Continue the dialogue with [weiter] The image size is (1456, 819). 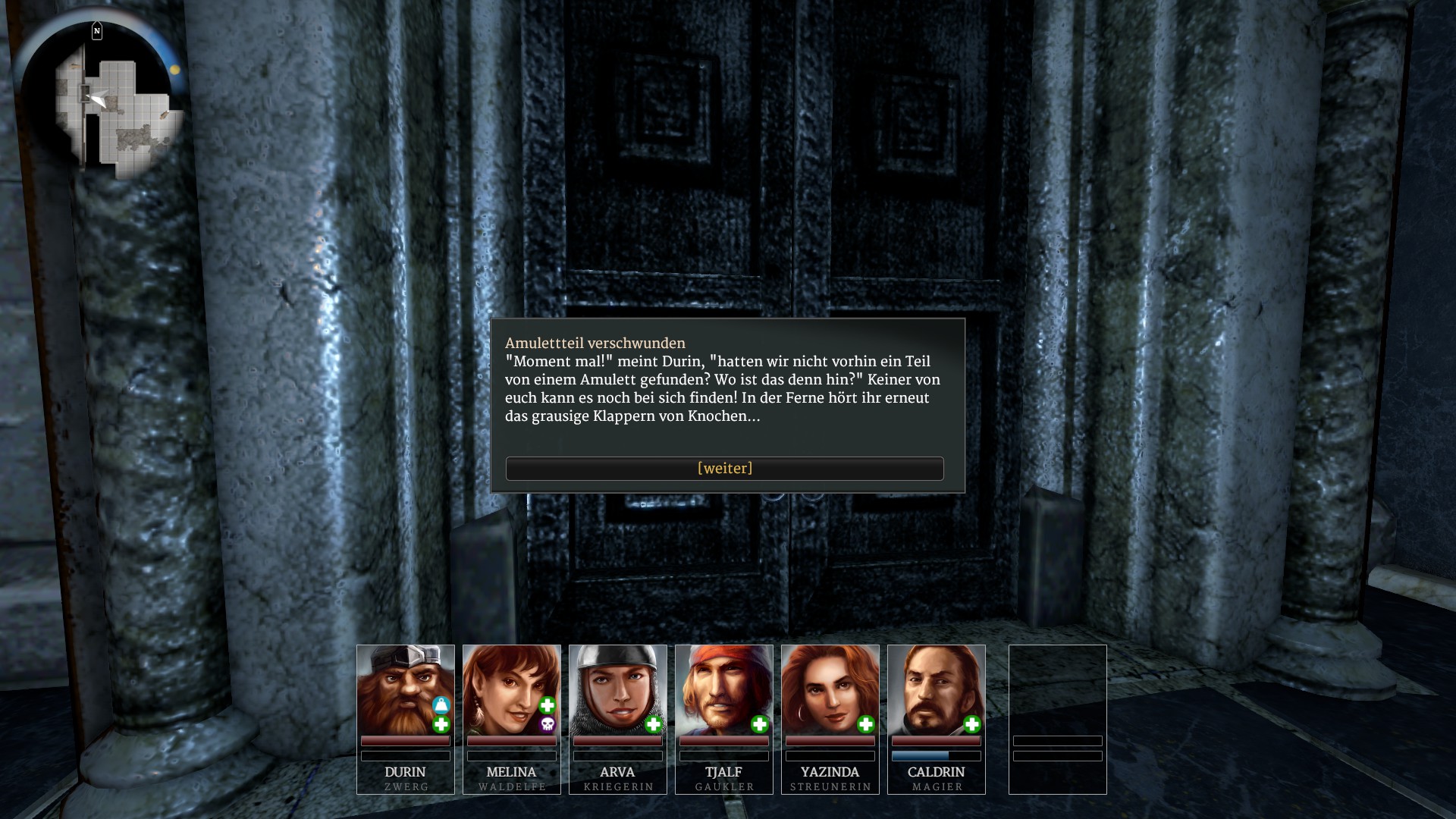[724, 469]
